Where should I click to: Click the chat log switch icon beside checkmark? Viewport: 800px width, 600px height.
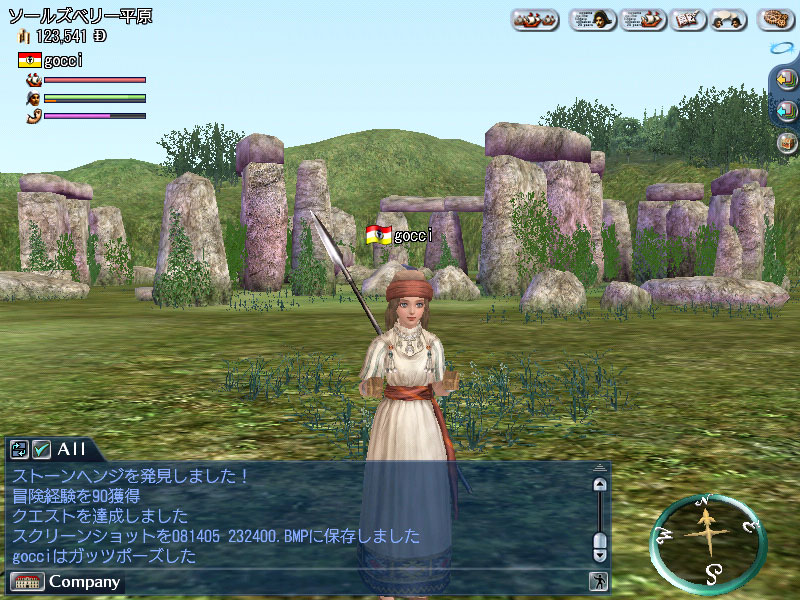(20, 449)
